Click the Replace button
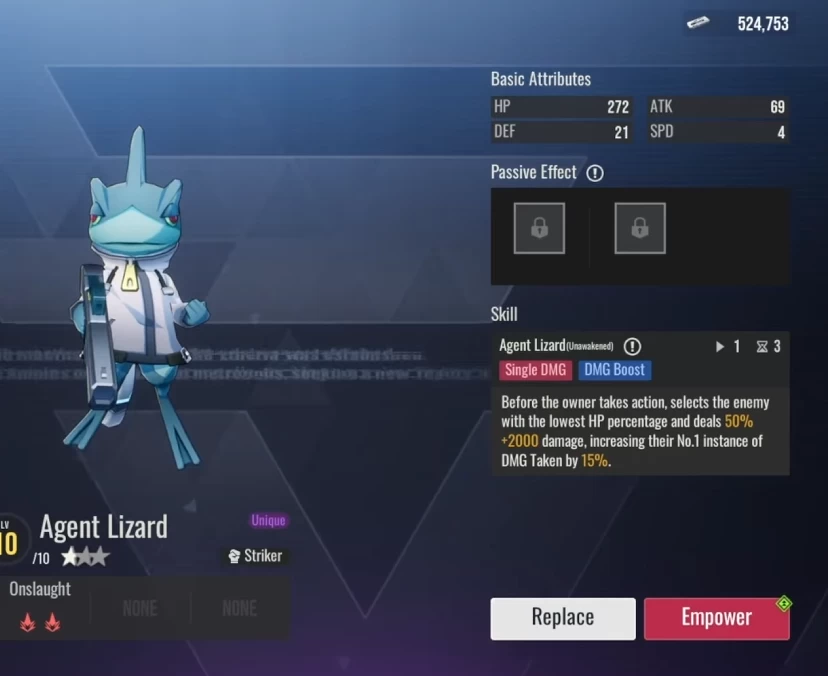The height and width of the screenshot is (676, 828). [x=562, y=618]
